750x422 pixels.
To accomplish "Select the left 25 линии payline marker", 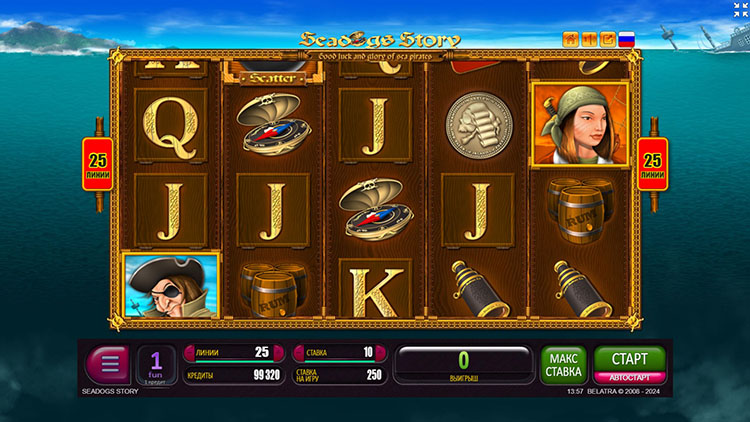I will pyautogui.click(x=98, y=165).
